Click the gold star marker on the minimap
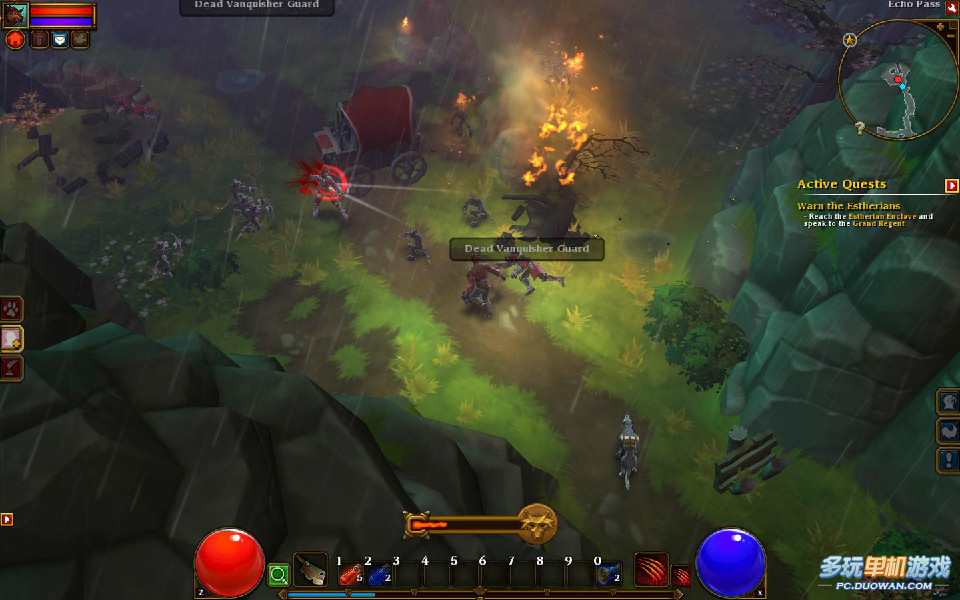Viewport: 960px width, 600px height. (x=850, y=40)
